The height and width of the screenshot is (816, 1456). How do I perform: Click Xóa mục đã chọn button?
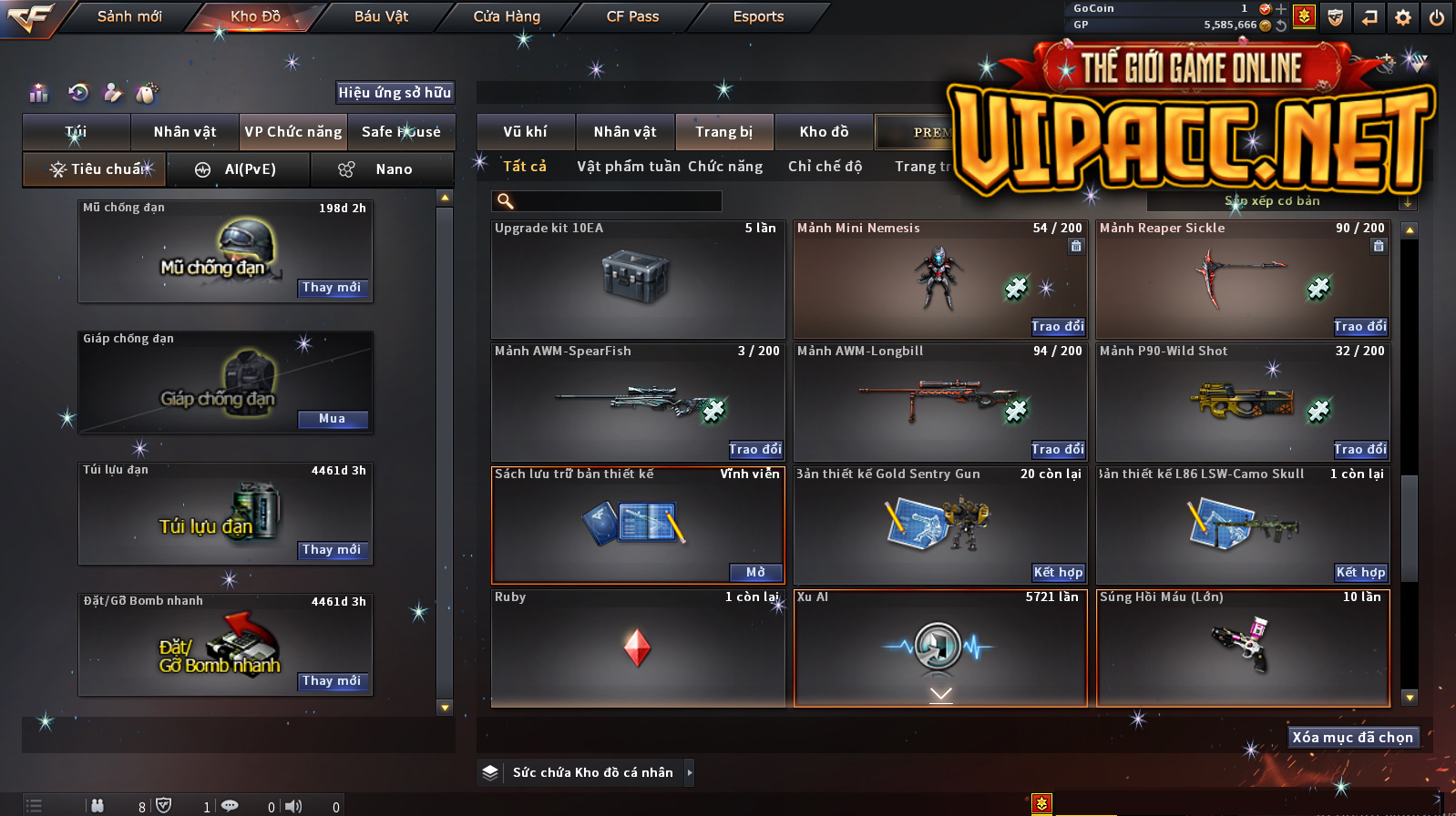pos(1352,738)
